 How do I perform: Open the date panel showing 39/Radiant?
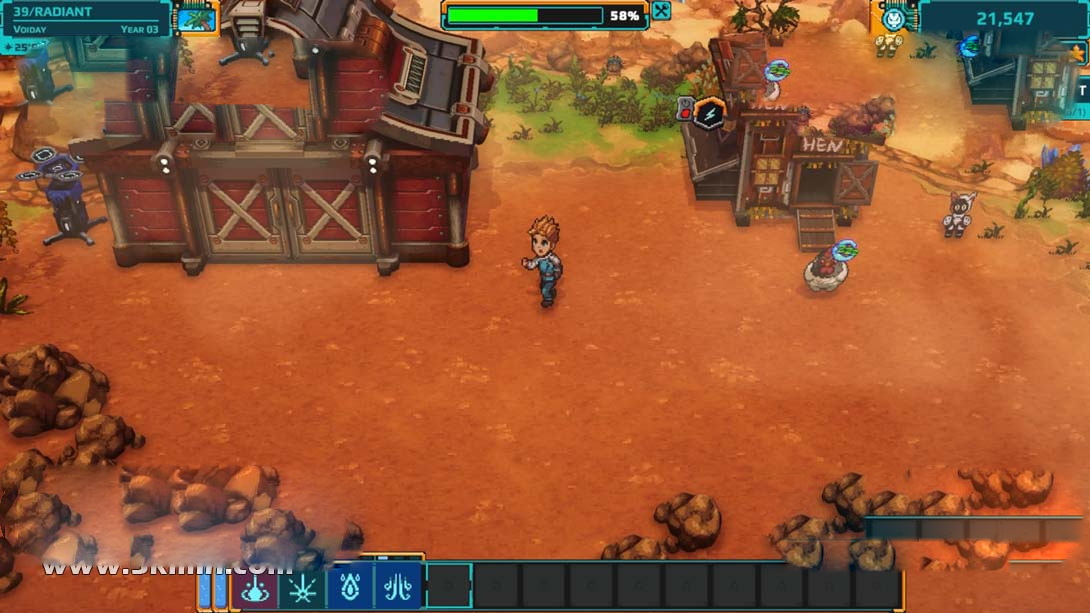click(x=84, y=19)
